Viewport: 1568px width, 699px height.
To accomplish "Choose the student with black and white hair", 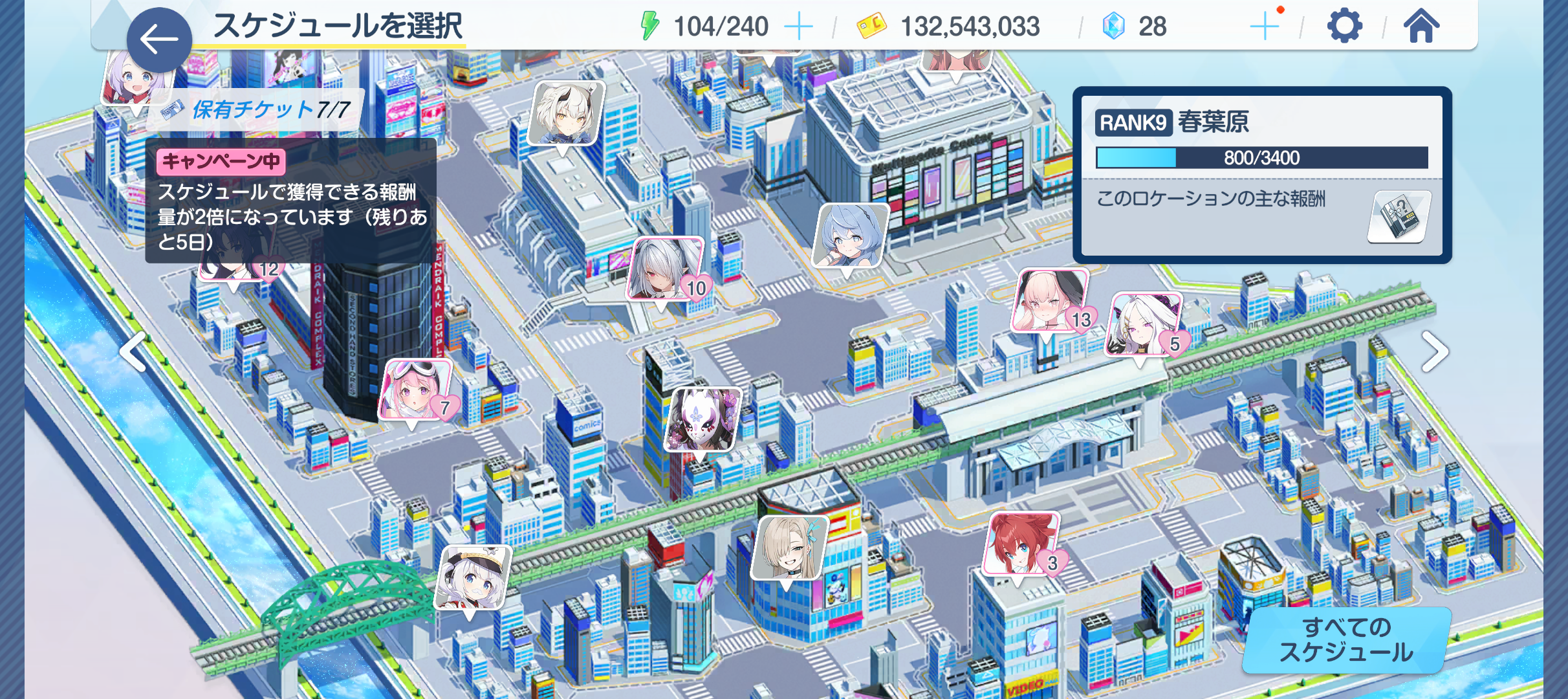I will pos(566,113).
